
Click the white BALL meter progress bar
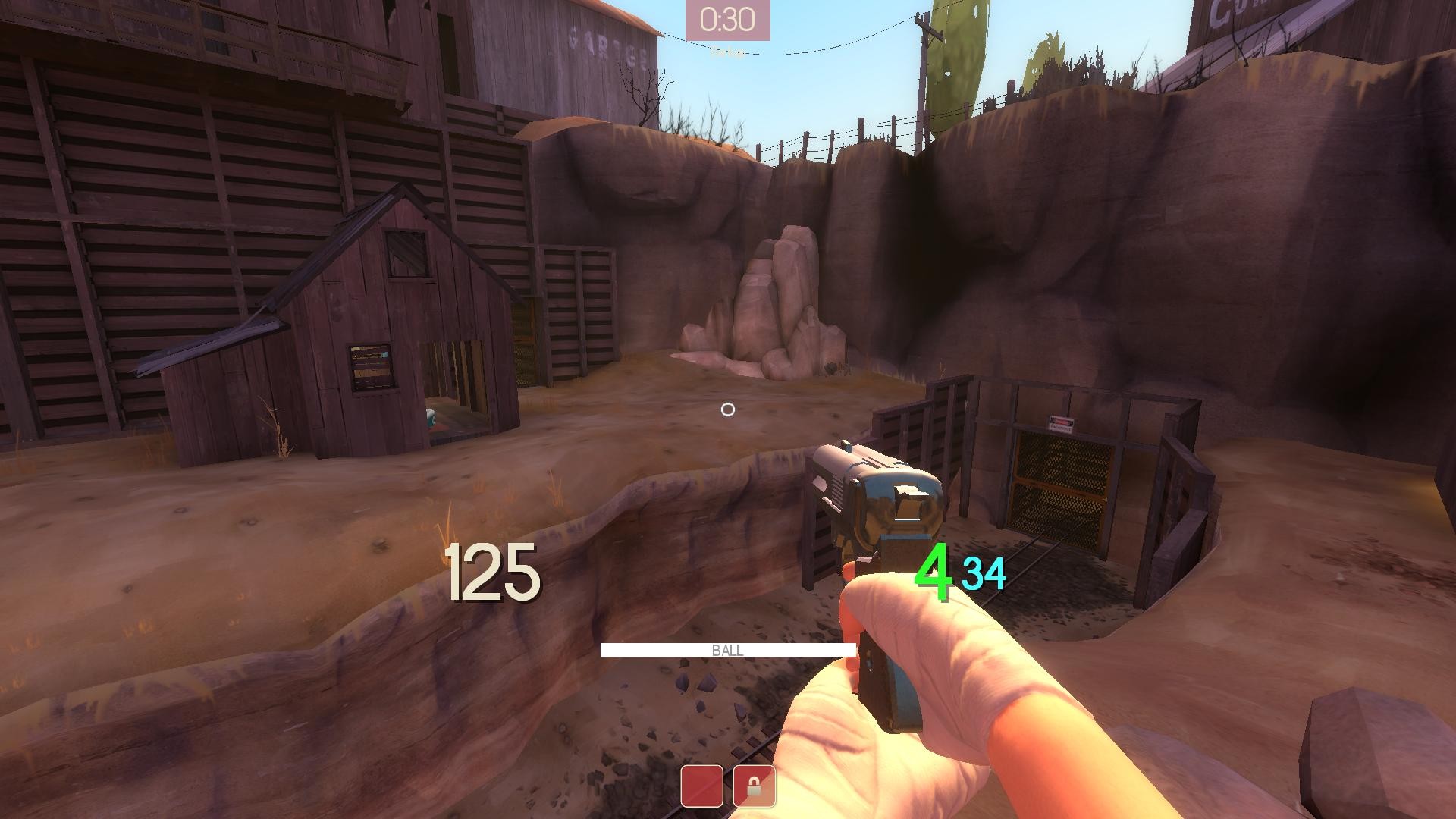coord(728,651)
